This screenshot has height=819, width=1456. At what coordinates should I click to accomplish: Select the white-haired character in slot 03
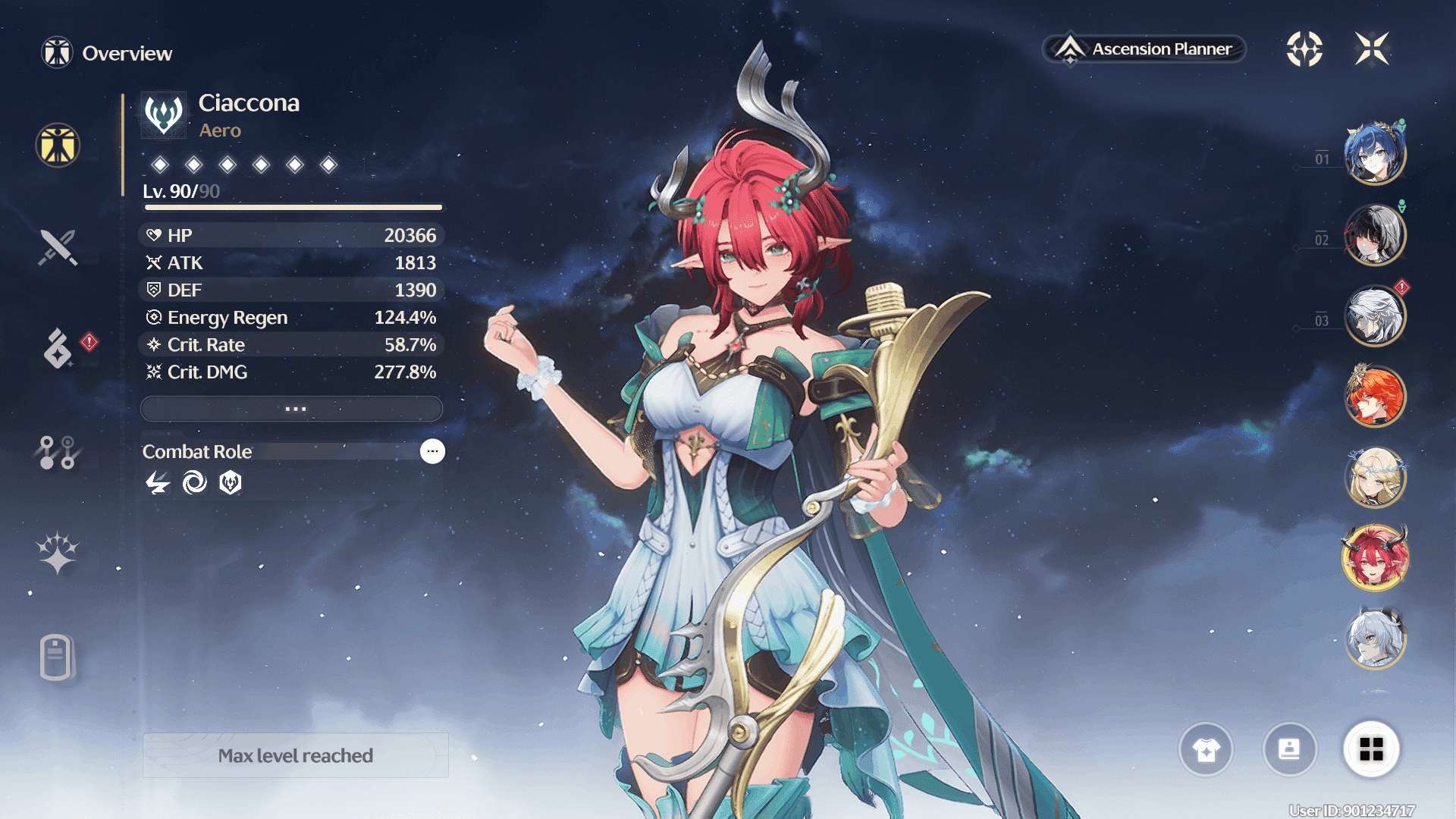coord(1375,316)
